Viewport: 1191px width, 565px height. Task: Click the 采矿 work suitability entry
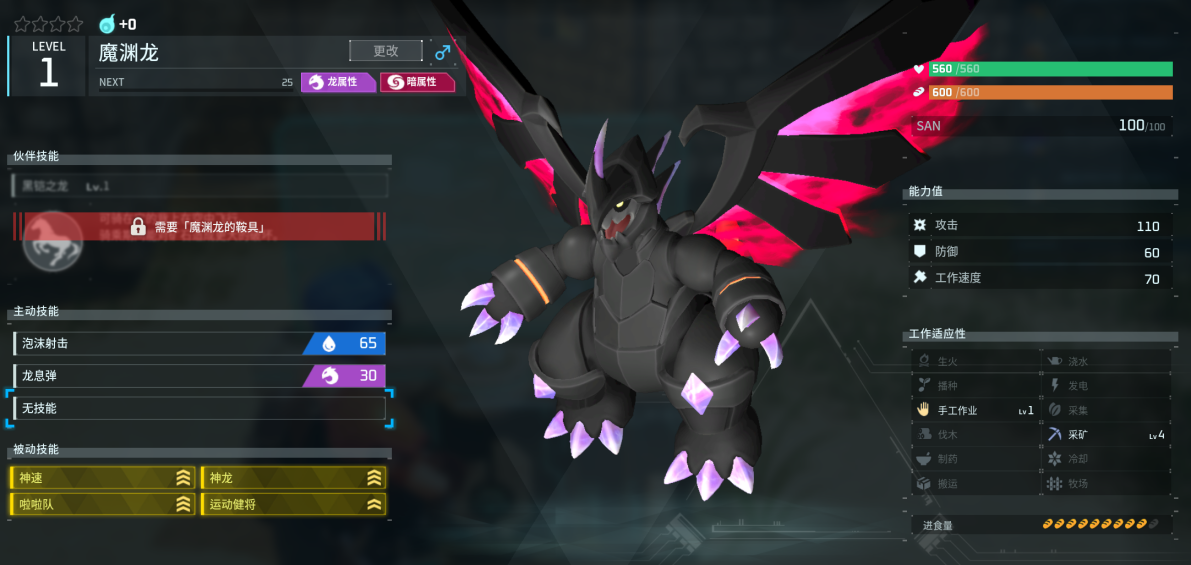pyautogui.click(x=1106, y=435)
